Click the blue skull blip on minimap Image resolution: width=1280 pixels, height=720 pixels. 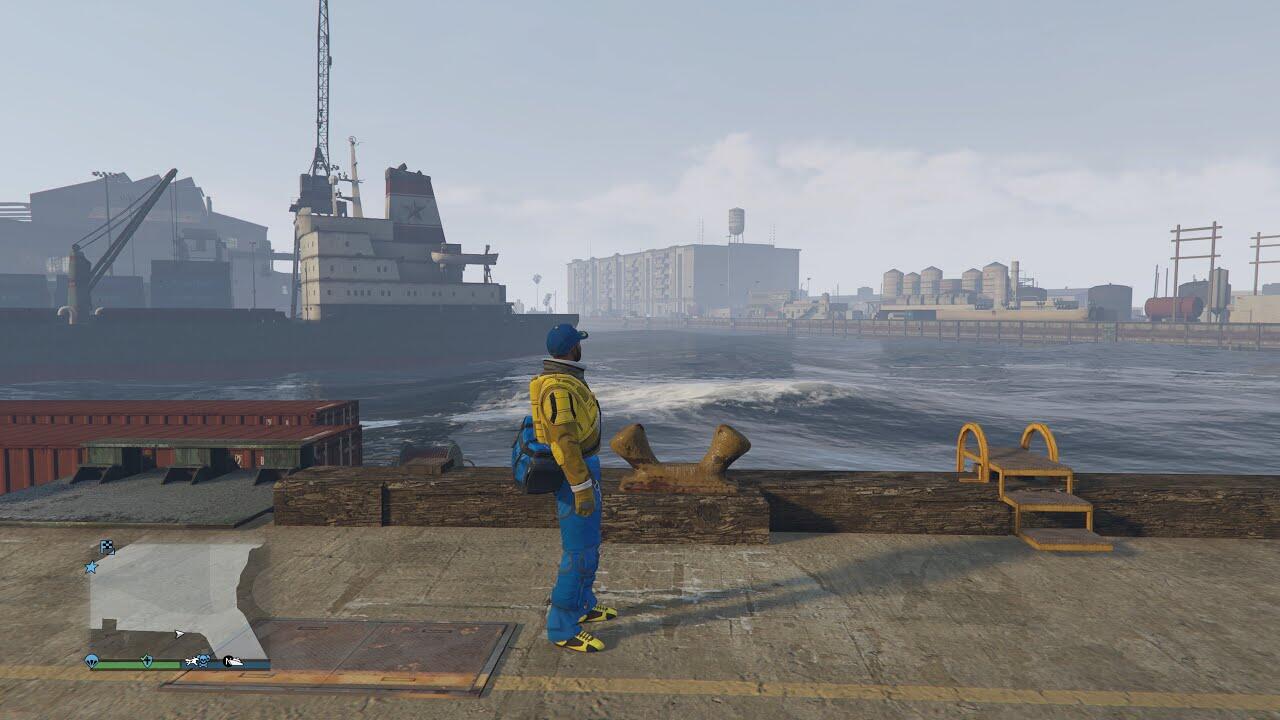pos(203,661)
